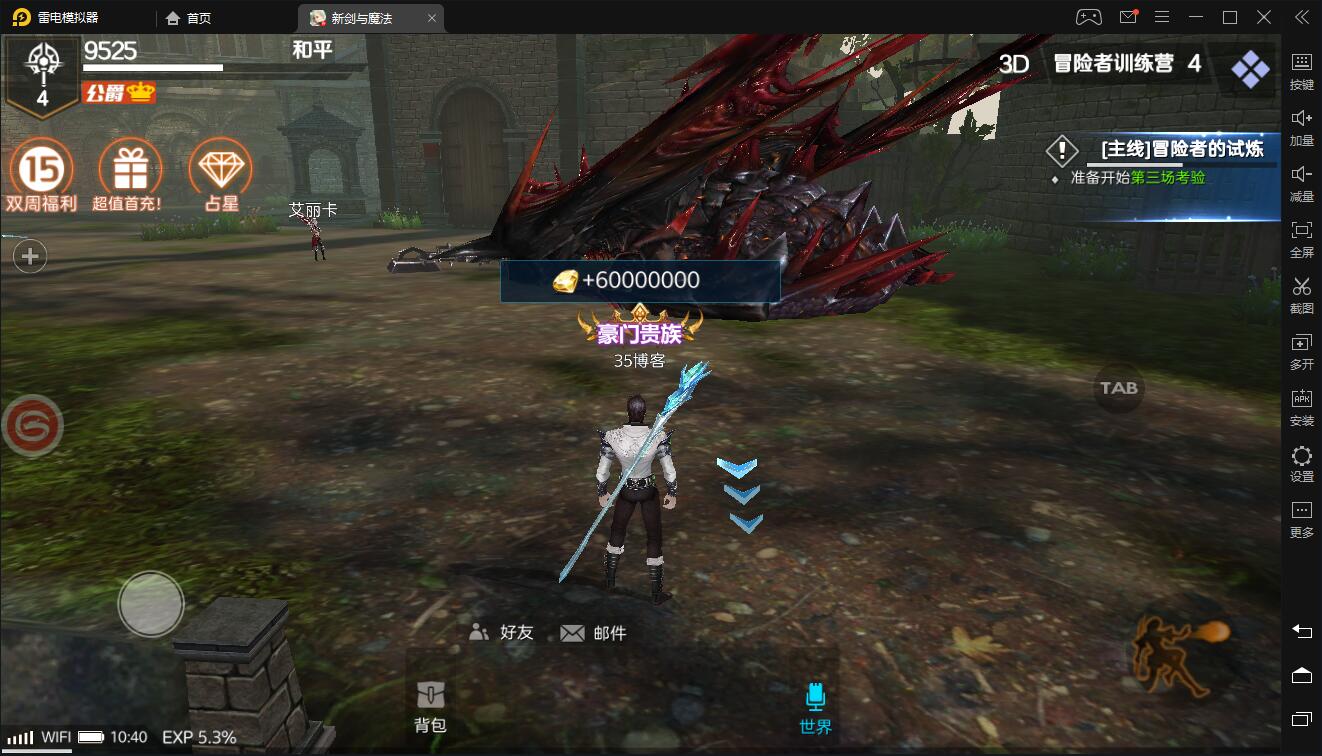Click the round plus button at left
1322x756 pixels.
coord(30,257)
